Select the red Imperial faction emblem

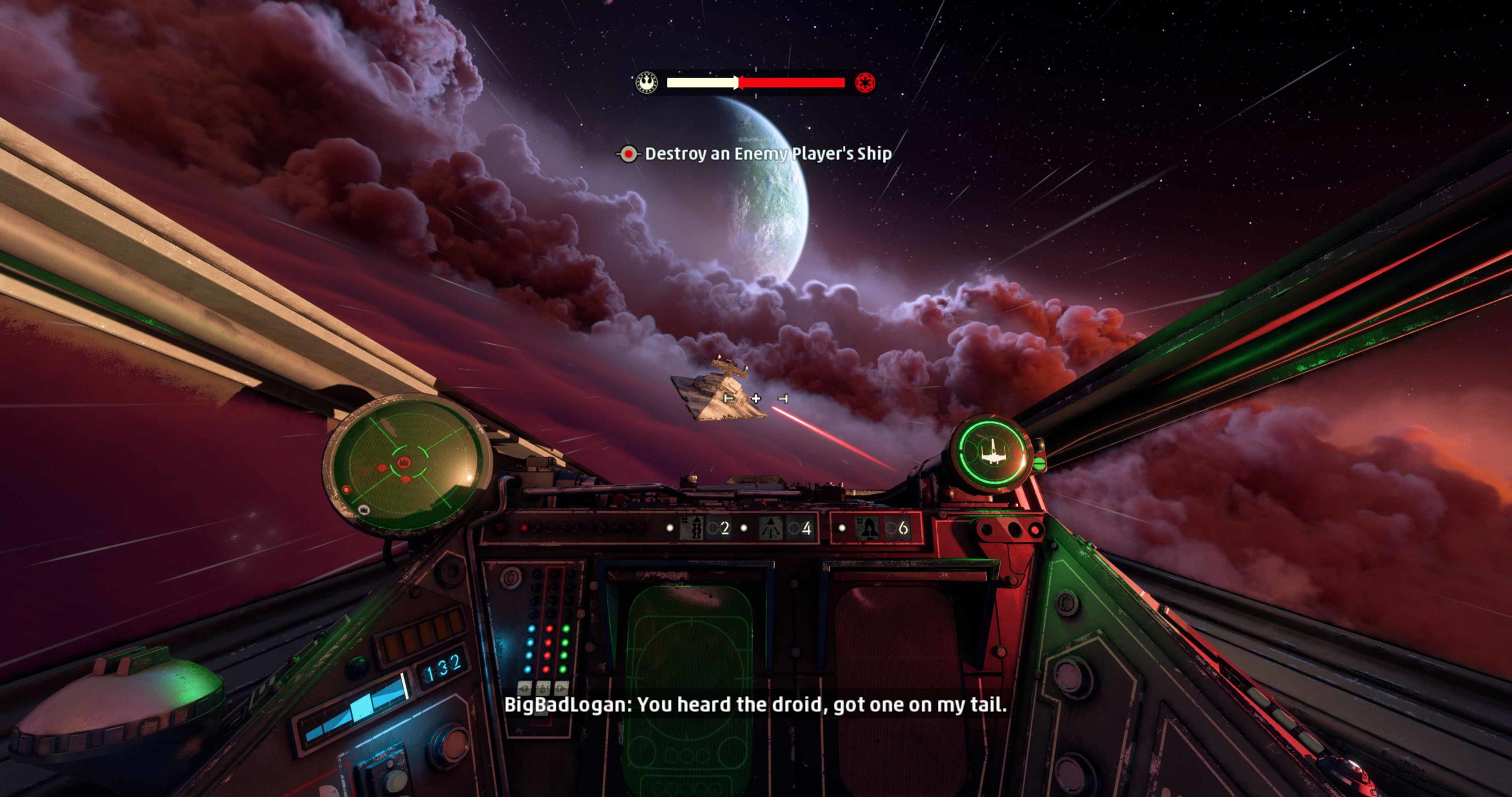(x=865, y=83)
